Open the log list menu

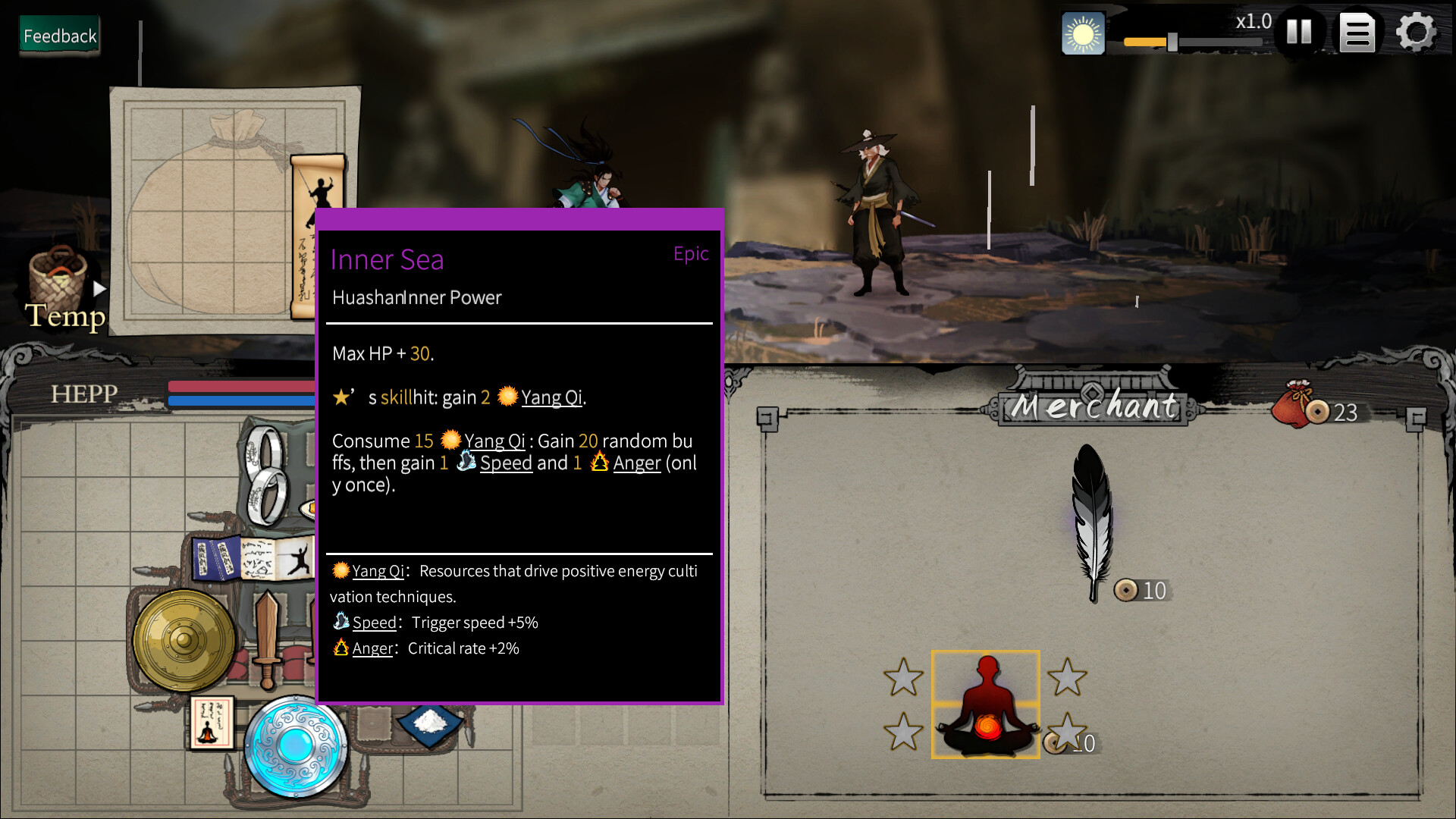tap(1357, 33)
